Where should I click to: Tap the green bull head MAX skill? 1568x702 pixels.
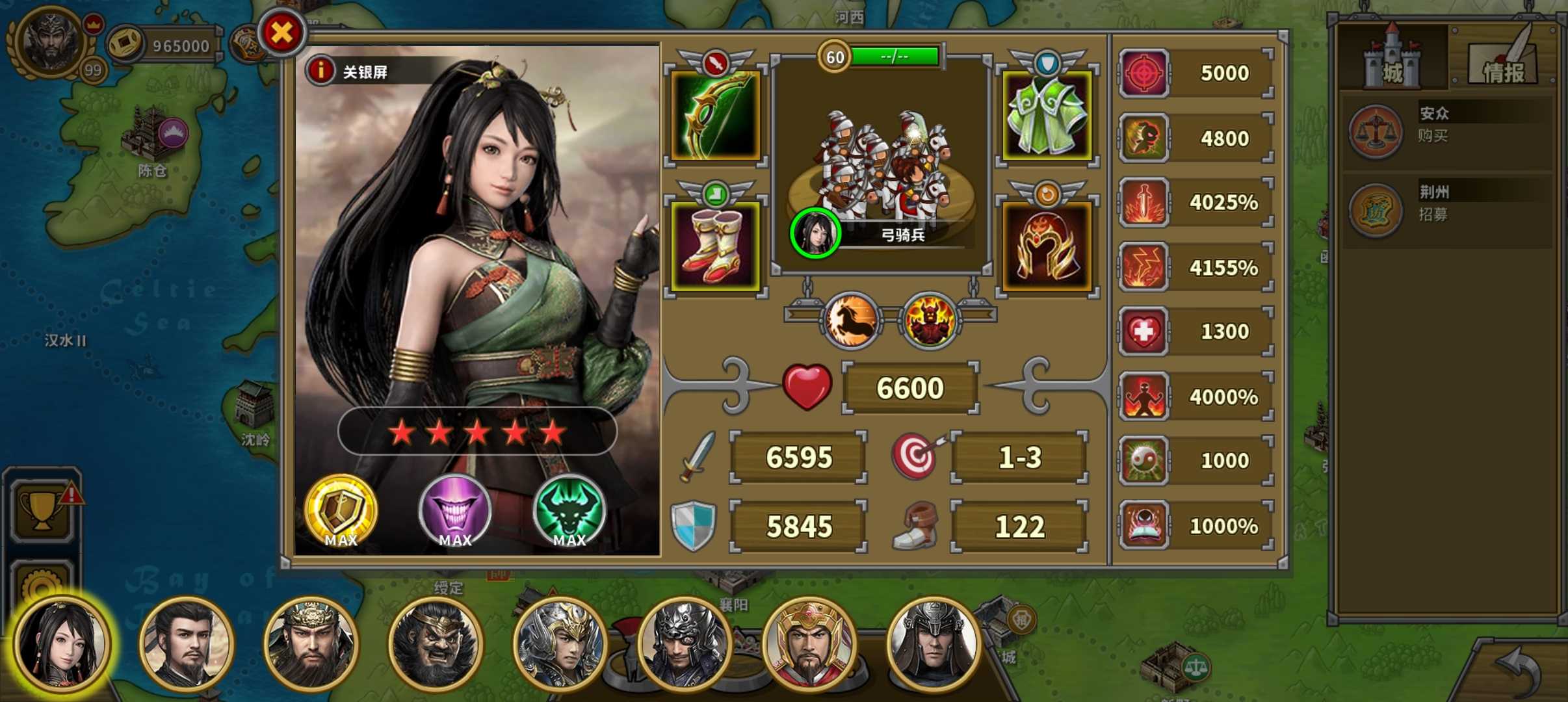(569, 512)
